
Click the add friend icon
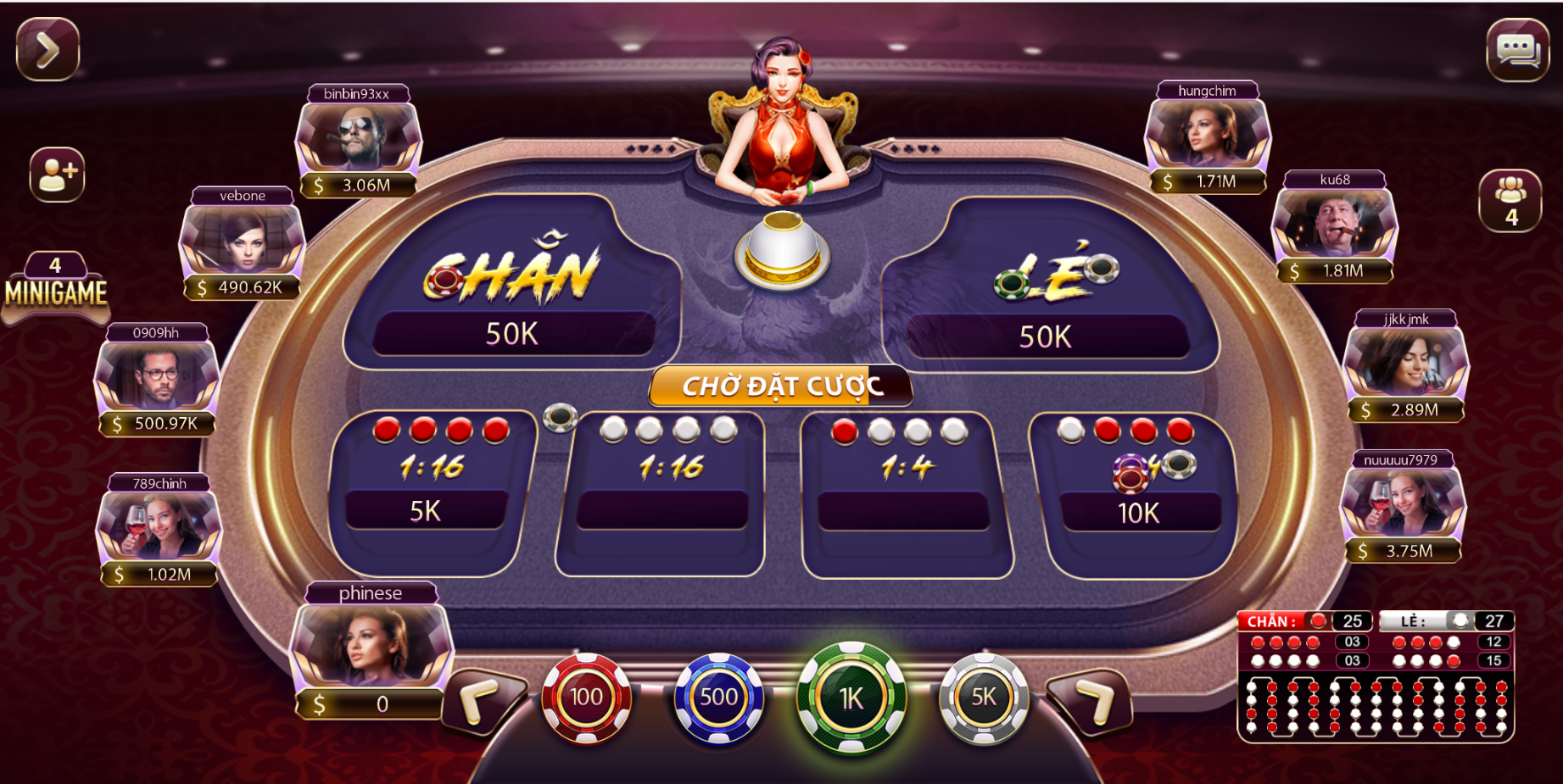click(56, 174)
